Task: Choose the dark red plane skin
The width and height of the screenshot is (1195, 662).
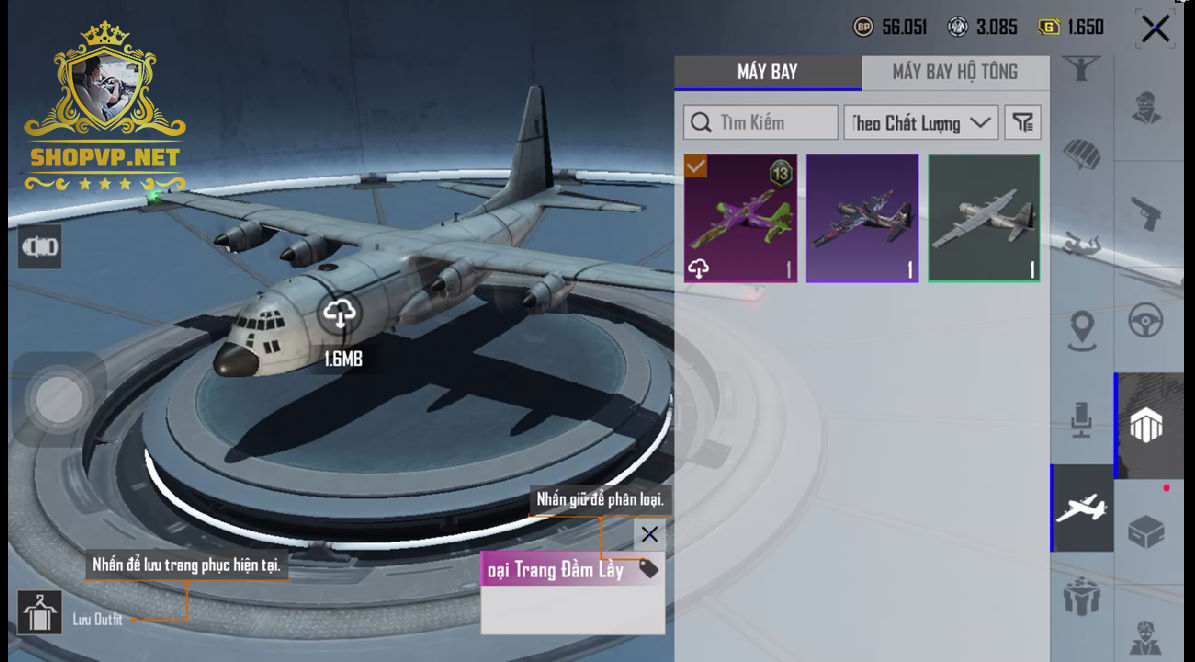Action: point(862,218)
